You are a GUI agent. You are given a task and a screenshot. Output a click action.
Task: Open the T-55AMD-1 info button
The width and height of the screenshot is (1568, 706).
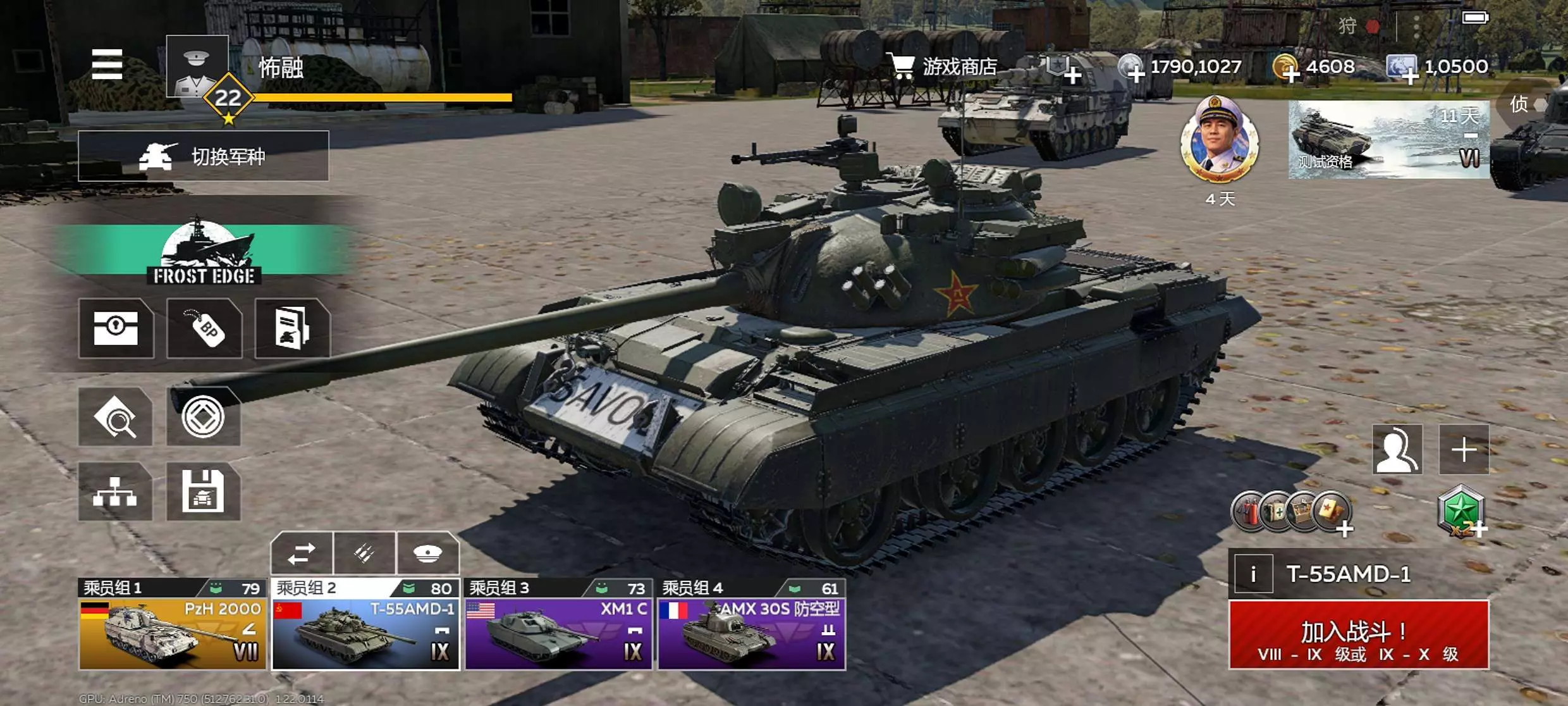tap(1253, 574)
